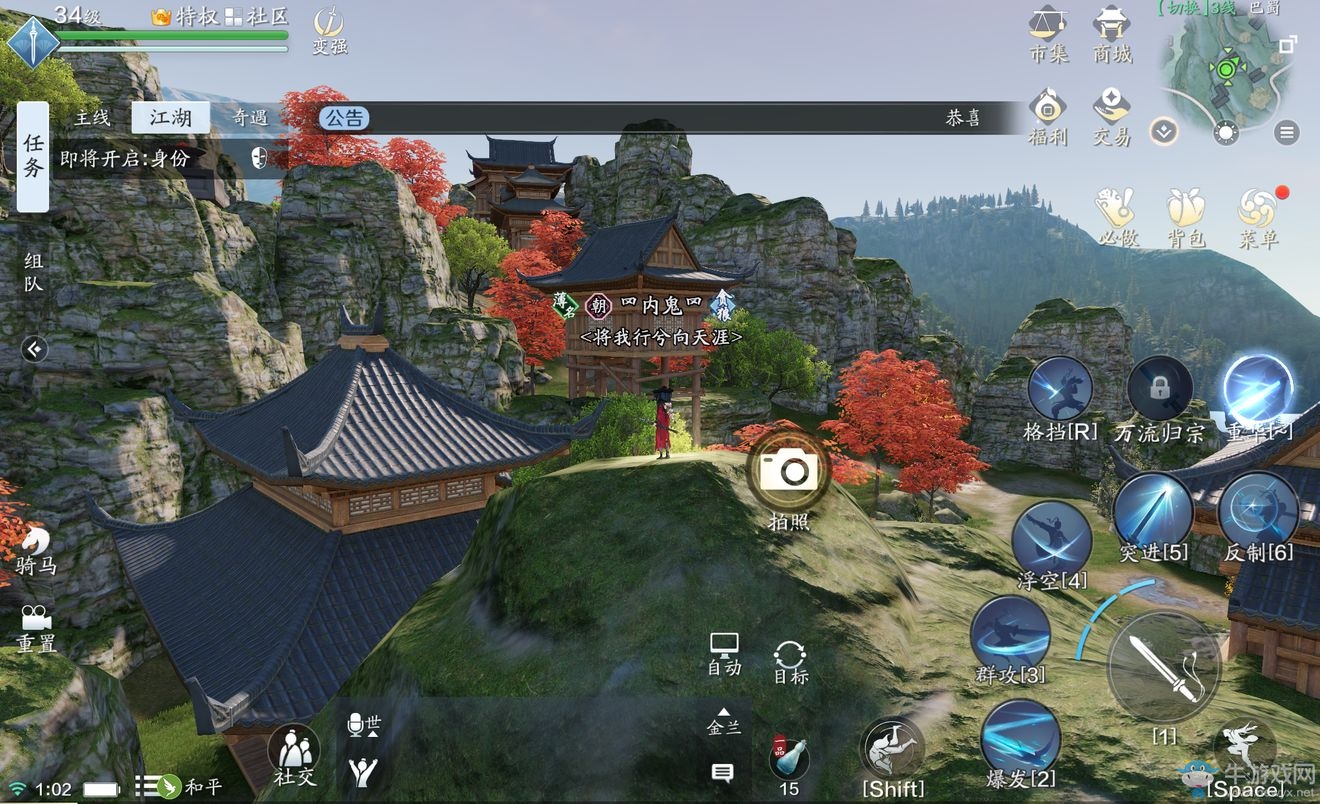Screen dimensions: 1320x804
Task: Switch to the 主线 quest tab
Action: click(92, 118)
